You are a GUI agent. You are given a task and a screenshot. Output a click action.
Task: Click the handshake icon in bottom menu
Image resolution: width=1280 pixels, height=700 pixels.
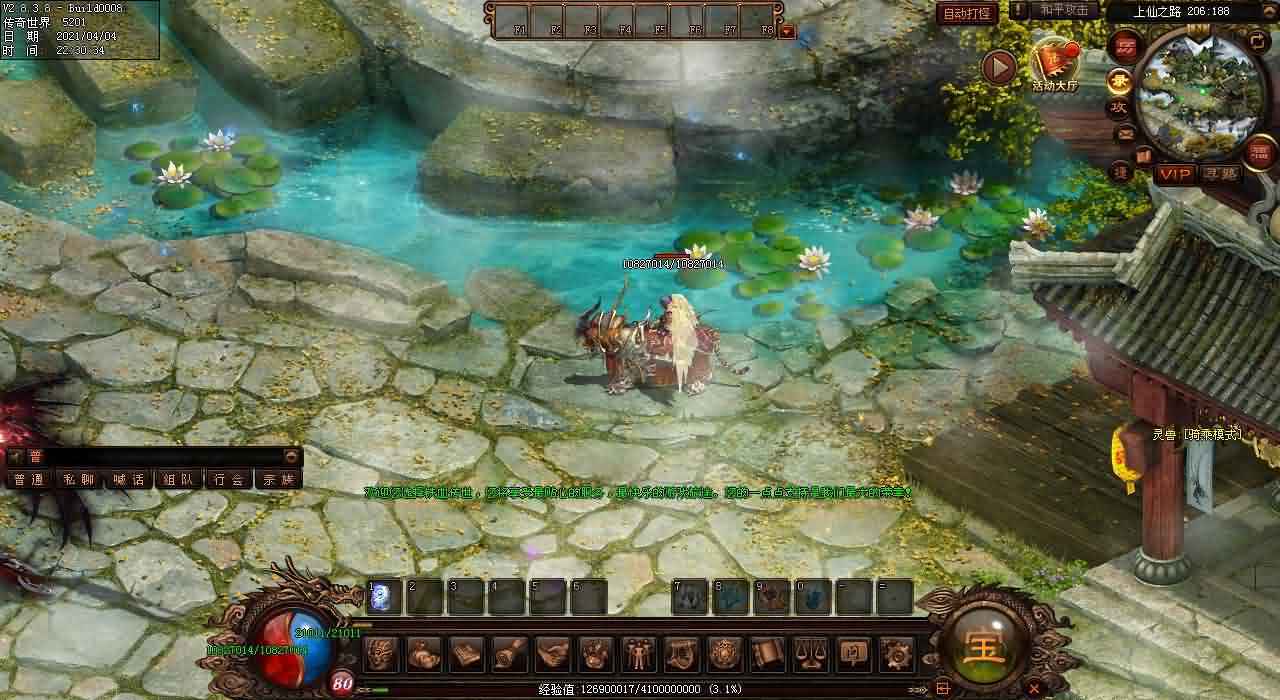(552, 654)
